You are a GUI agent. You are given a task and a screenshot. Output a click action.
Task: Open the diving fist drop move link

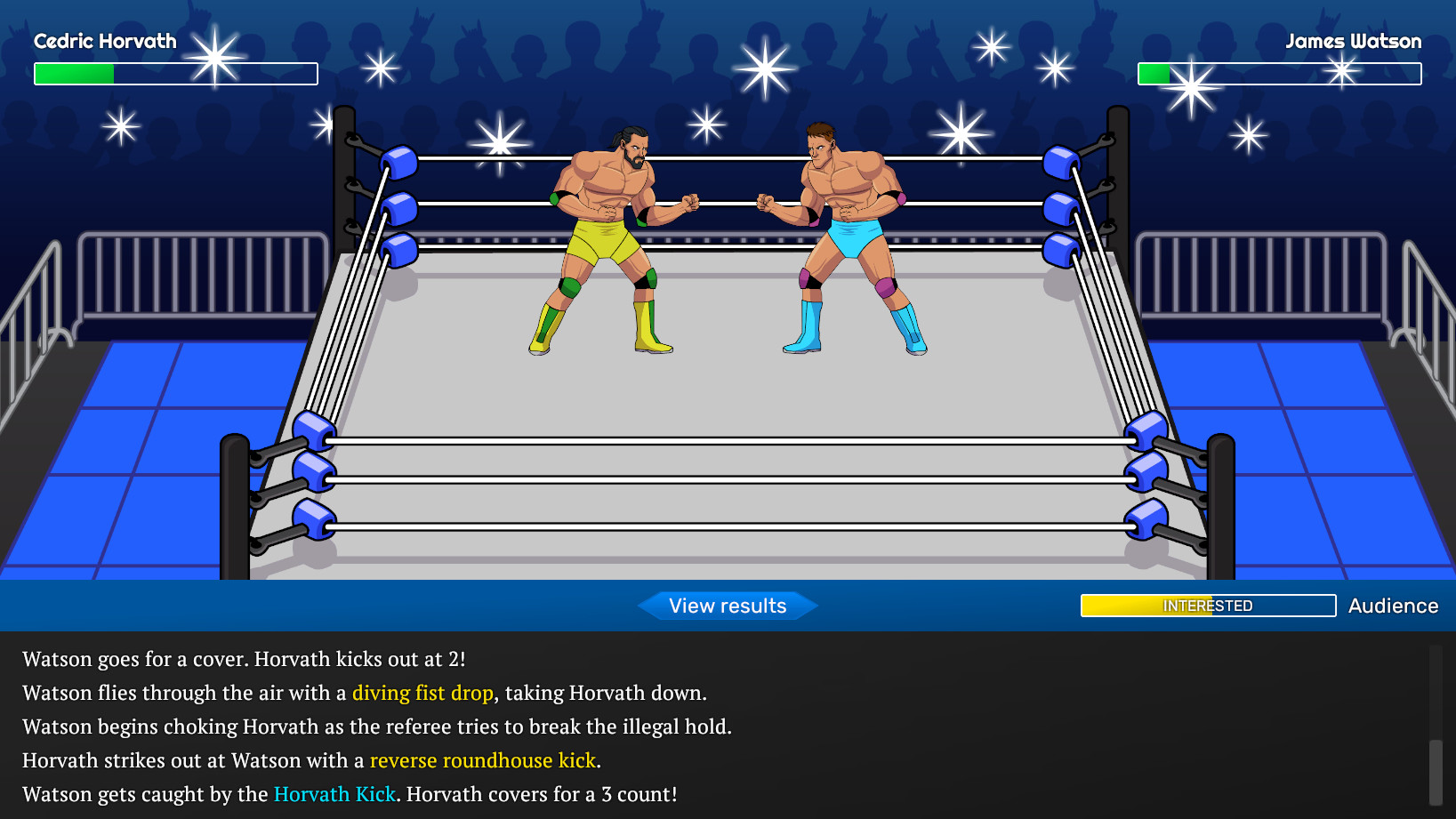(422, 693)
